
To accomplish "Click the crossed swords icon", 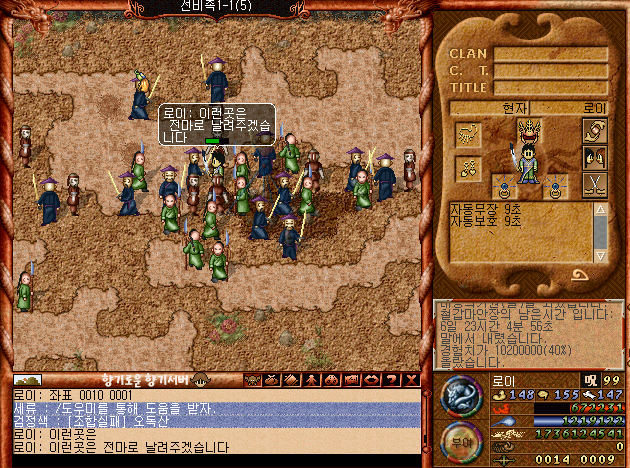I will [595, 183].
